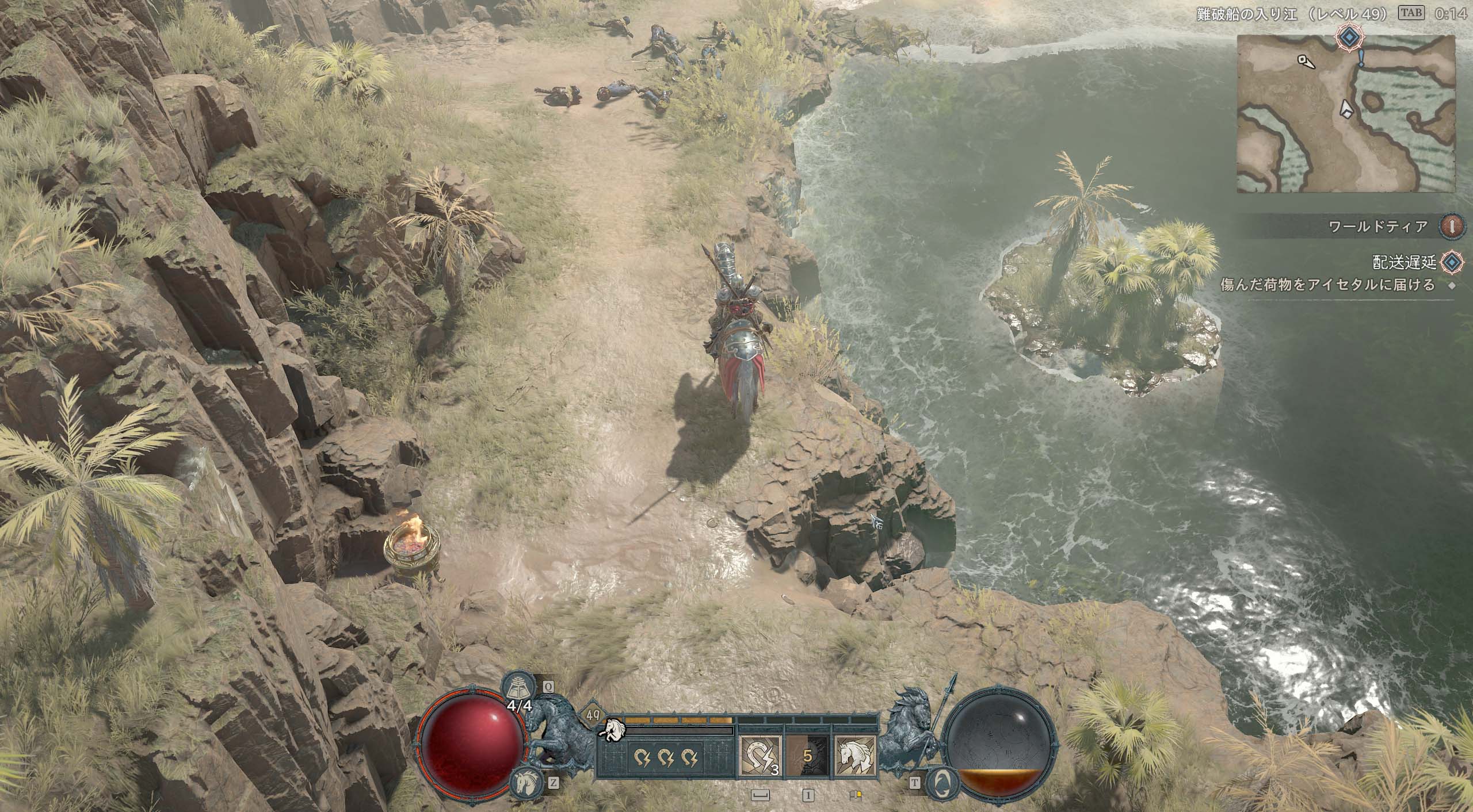Click the blue diamond quest marker on the minimap

click(1348, 39)
